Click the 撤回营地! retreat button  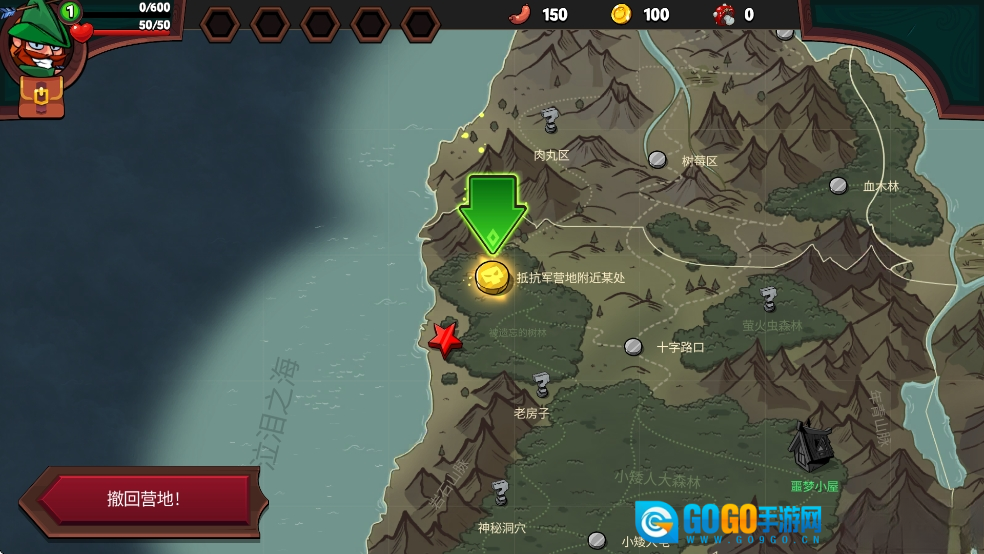(144, 500)
